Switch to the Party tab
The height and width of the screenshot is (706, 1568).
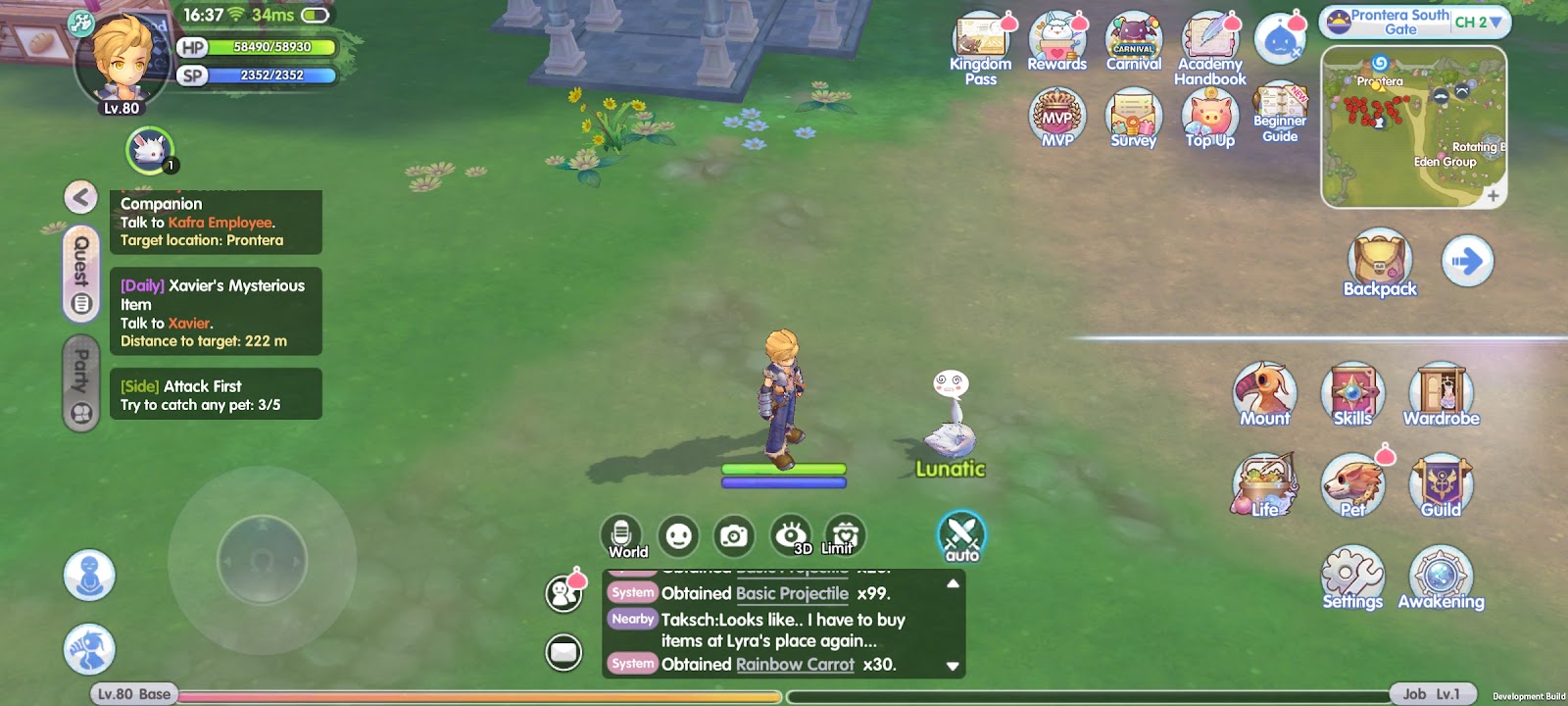pos(81,383)
